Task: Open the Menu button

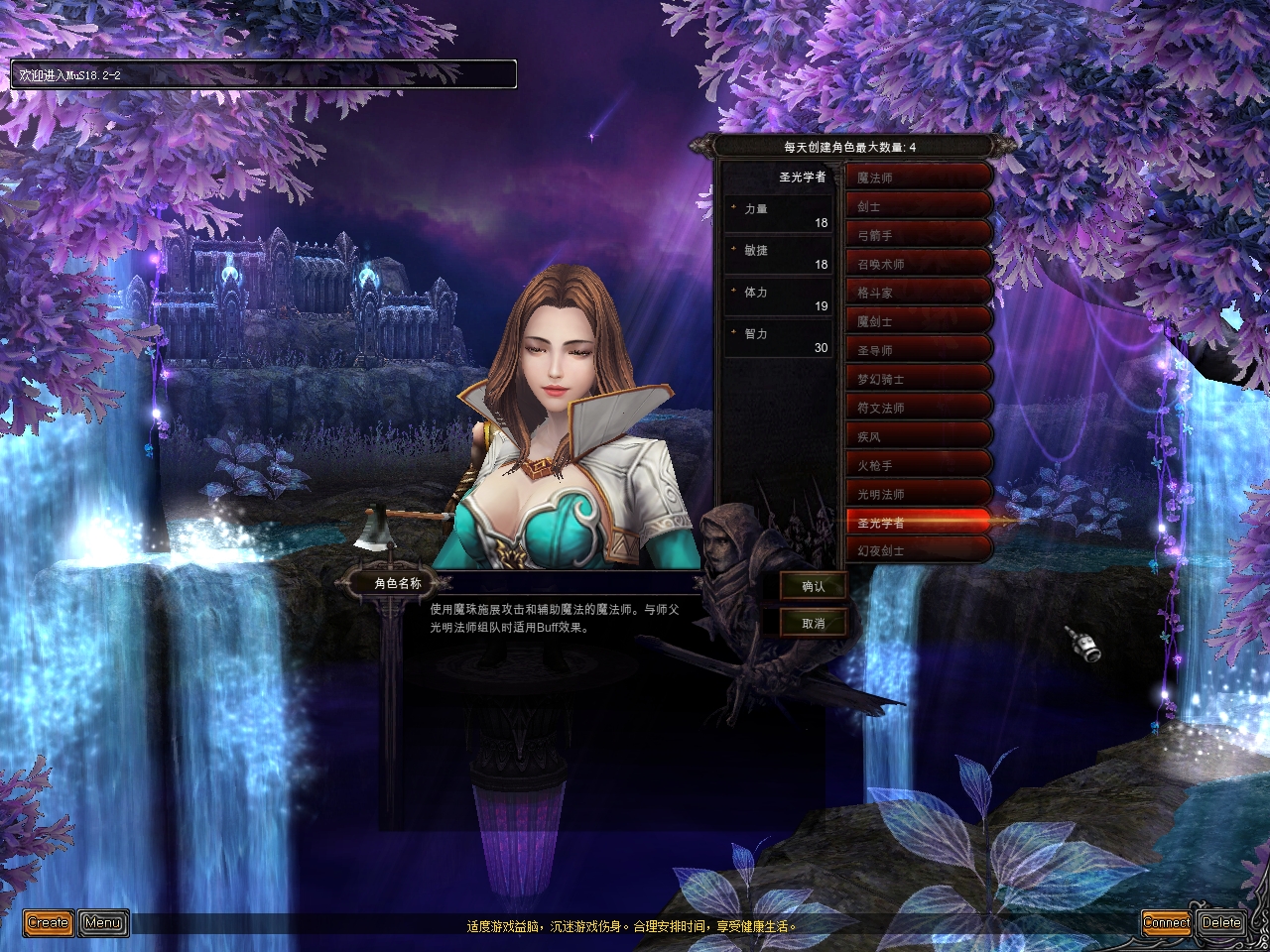Action: tap(103, 922)
